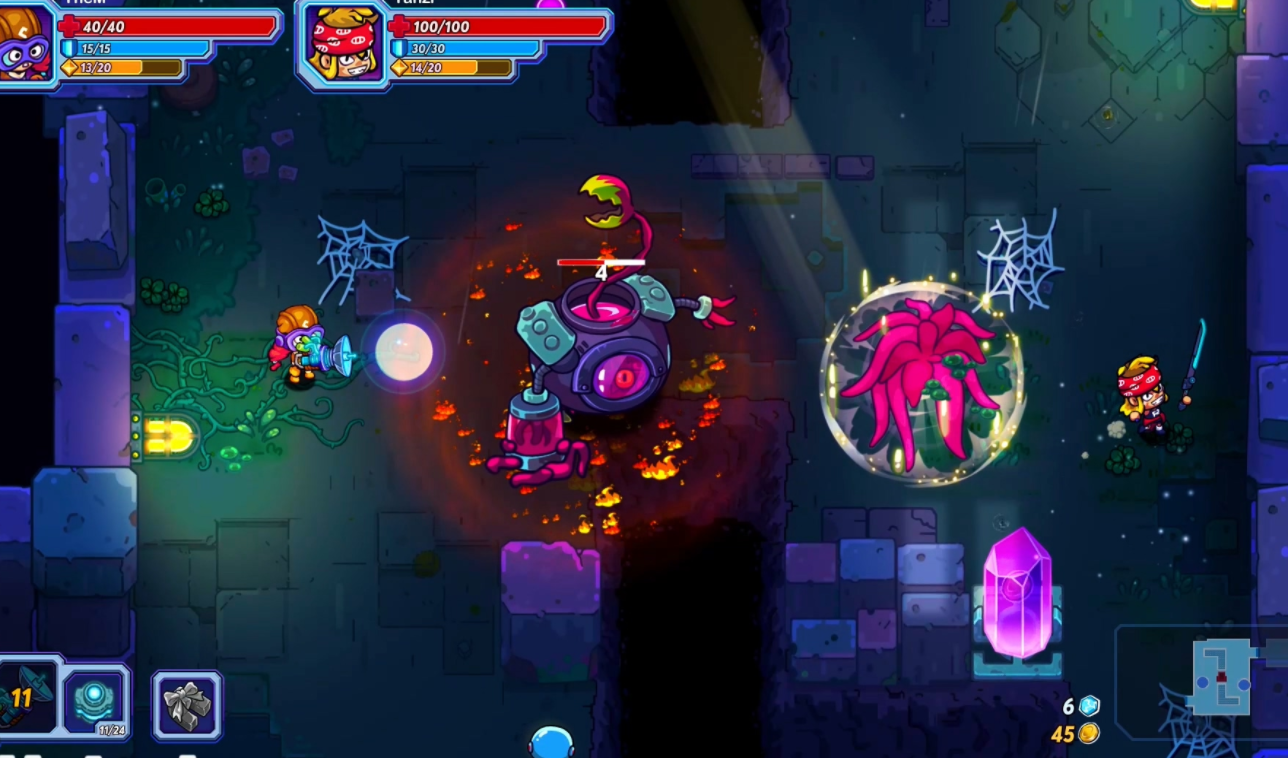Select the grey ribbon boots item slot
This screenshot has width=1288, height=758.
point(187,705)
